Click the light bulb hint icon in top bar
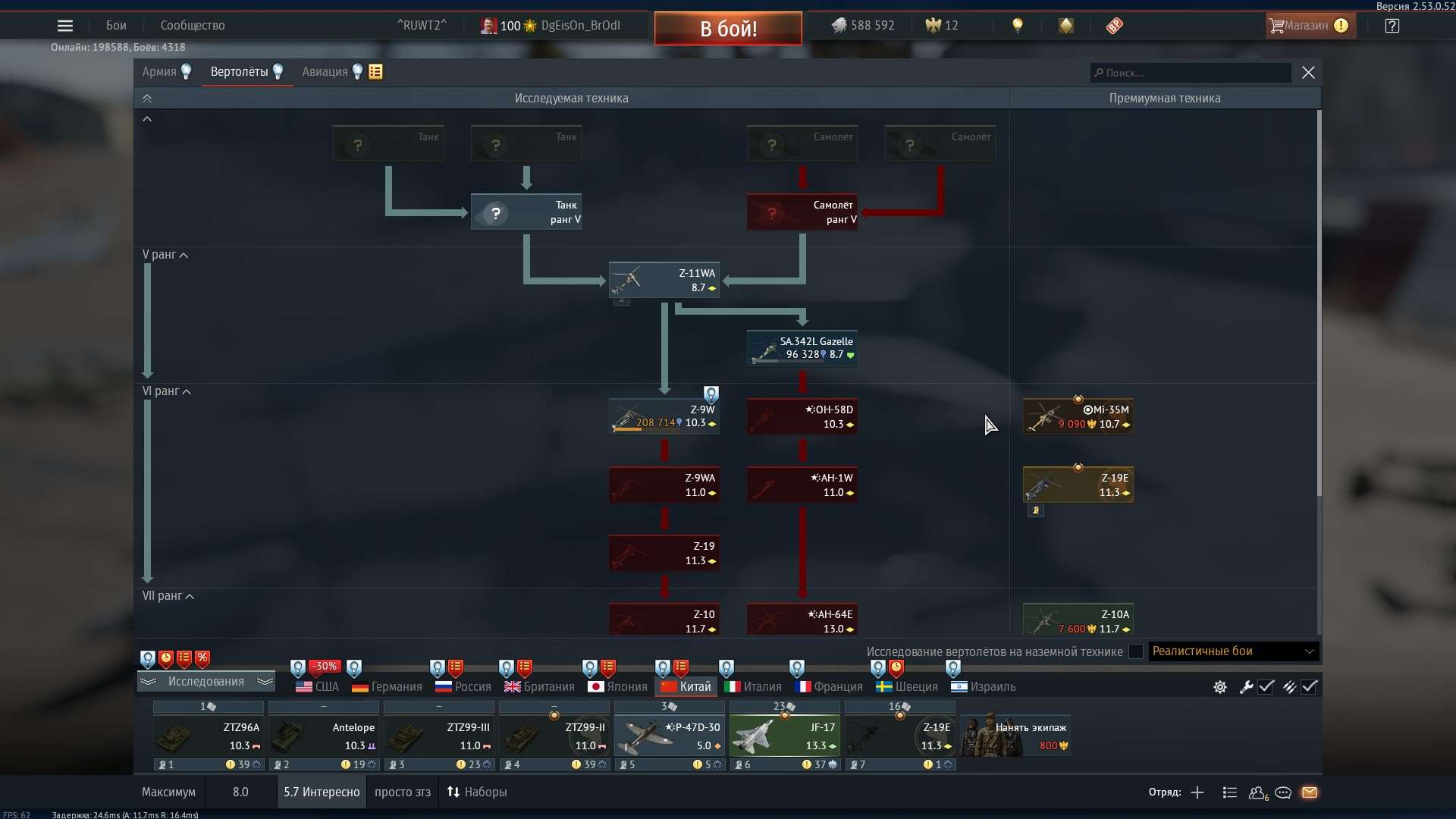 (x=1017, y=25)
